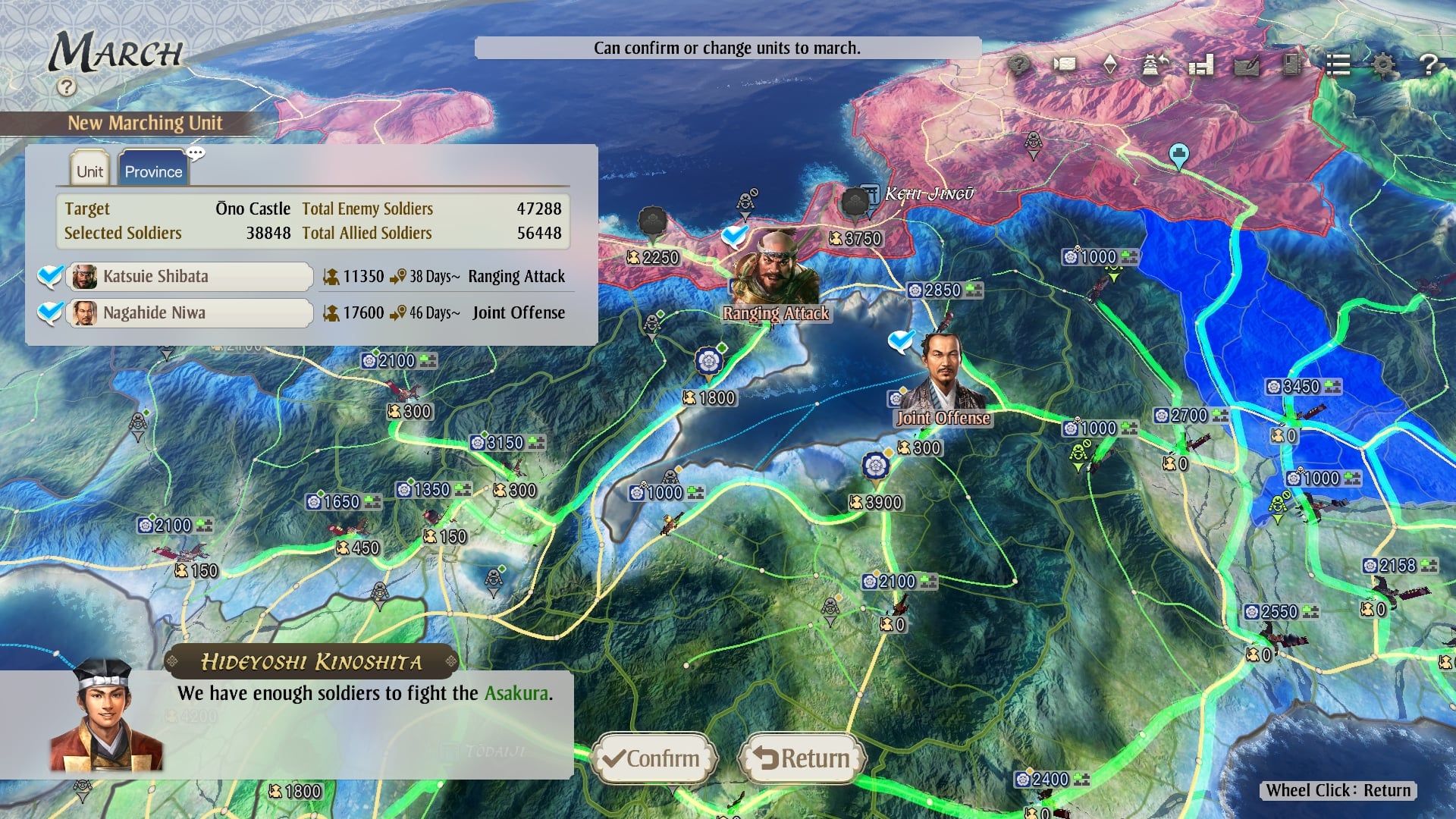1456x819 pixels.
Task: Return view to home castle icon
Action: pyautogui.click(x=1155, y=64)
